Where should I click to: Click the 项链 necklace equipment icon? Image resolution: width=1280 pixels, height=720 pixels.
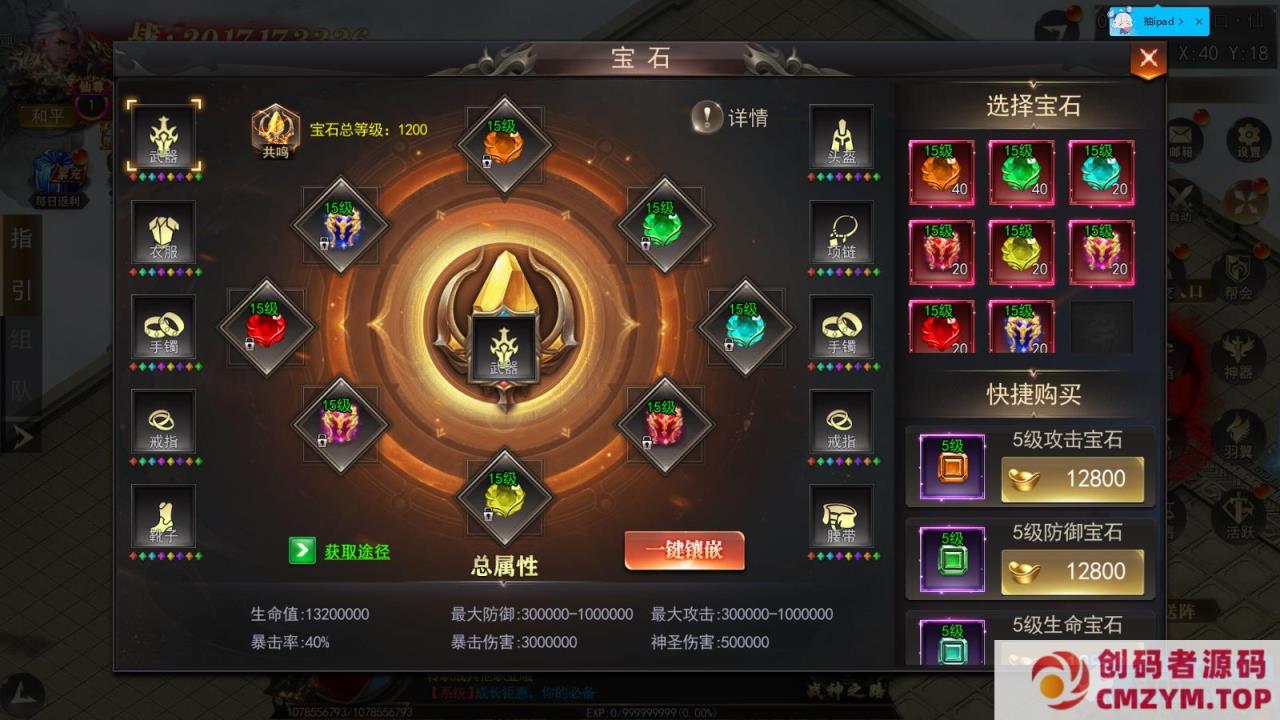point(840,232)
